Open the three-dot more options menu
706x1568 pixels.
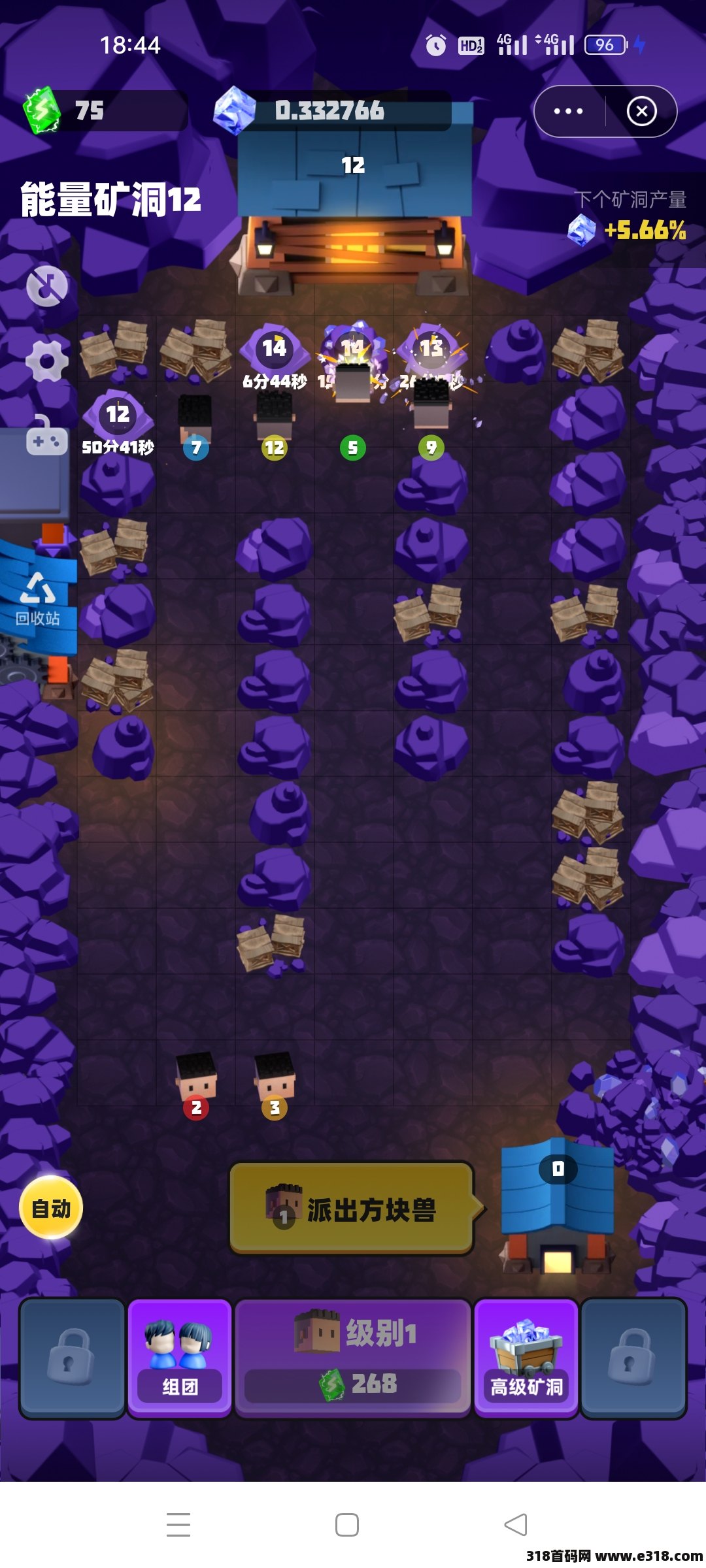pos(568,112)
